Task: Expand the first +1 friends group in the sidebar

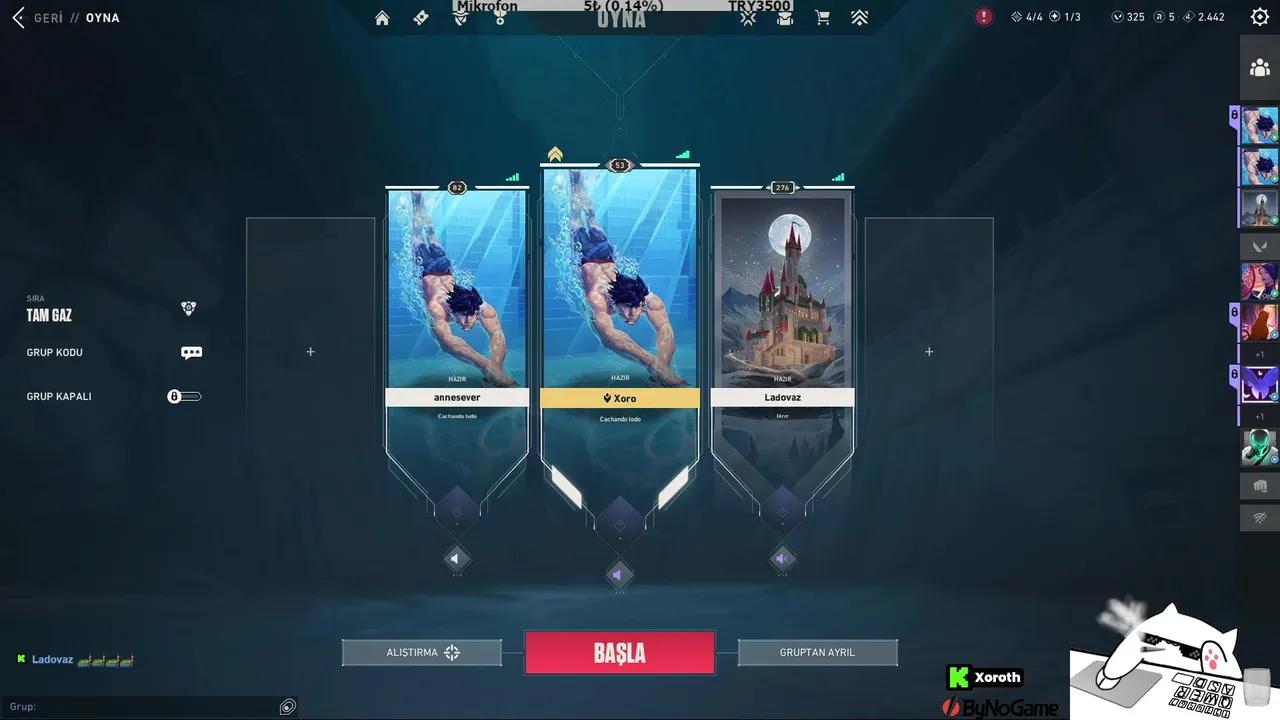Action: [1258, 353]
